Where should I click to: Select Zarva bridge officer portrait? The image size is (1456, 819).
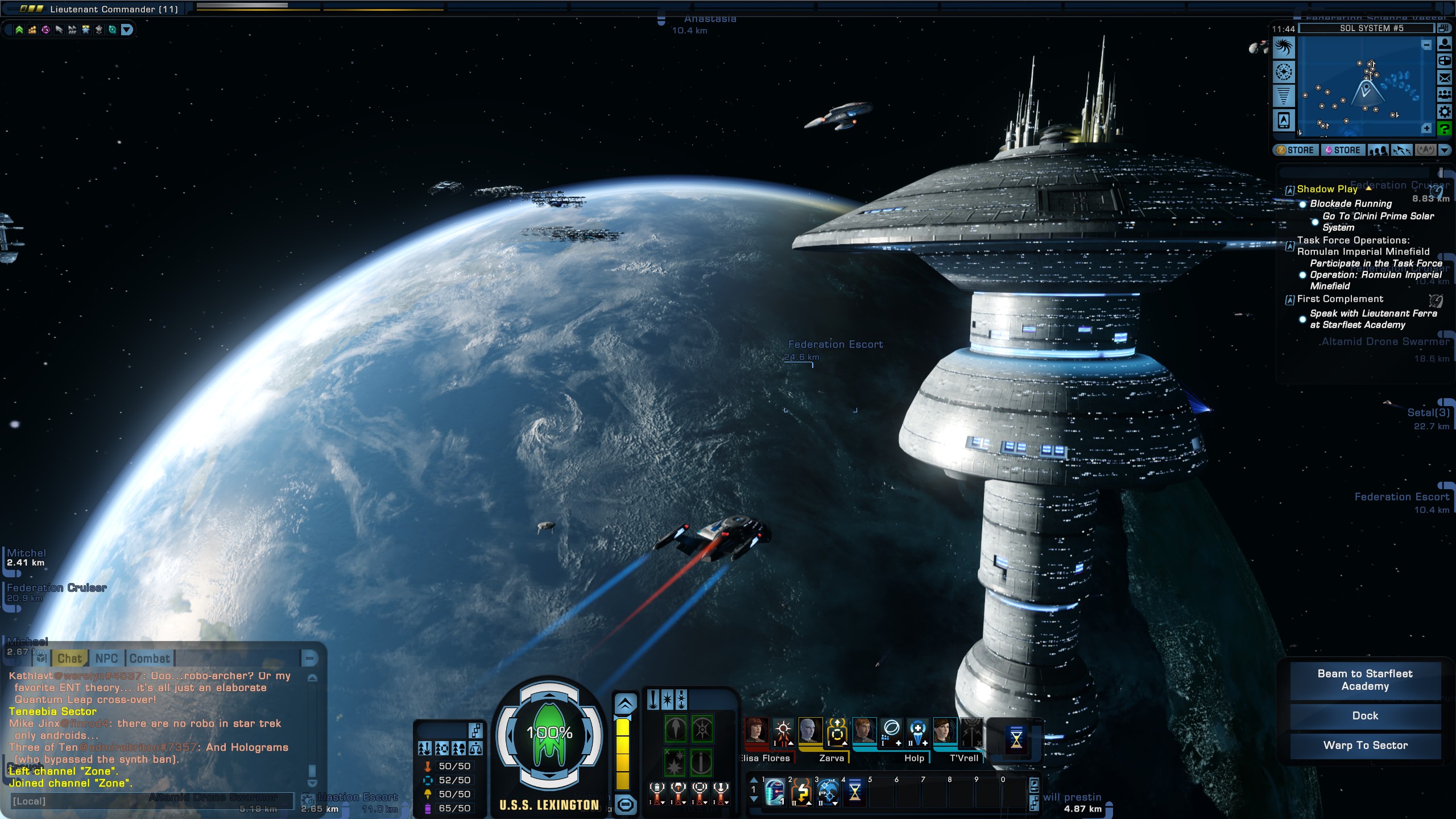(x=810, y=731)
